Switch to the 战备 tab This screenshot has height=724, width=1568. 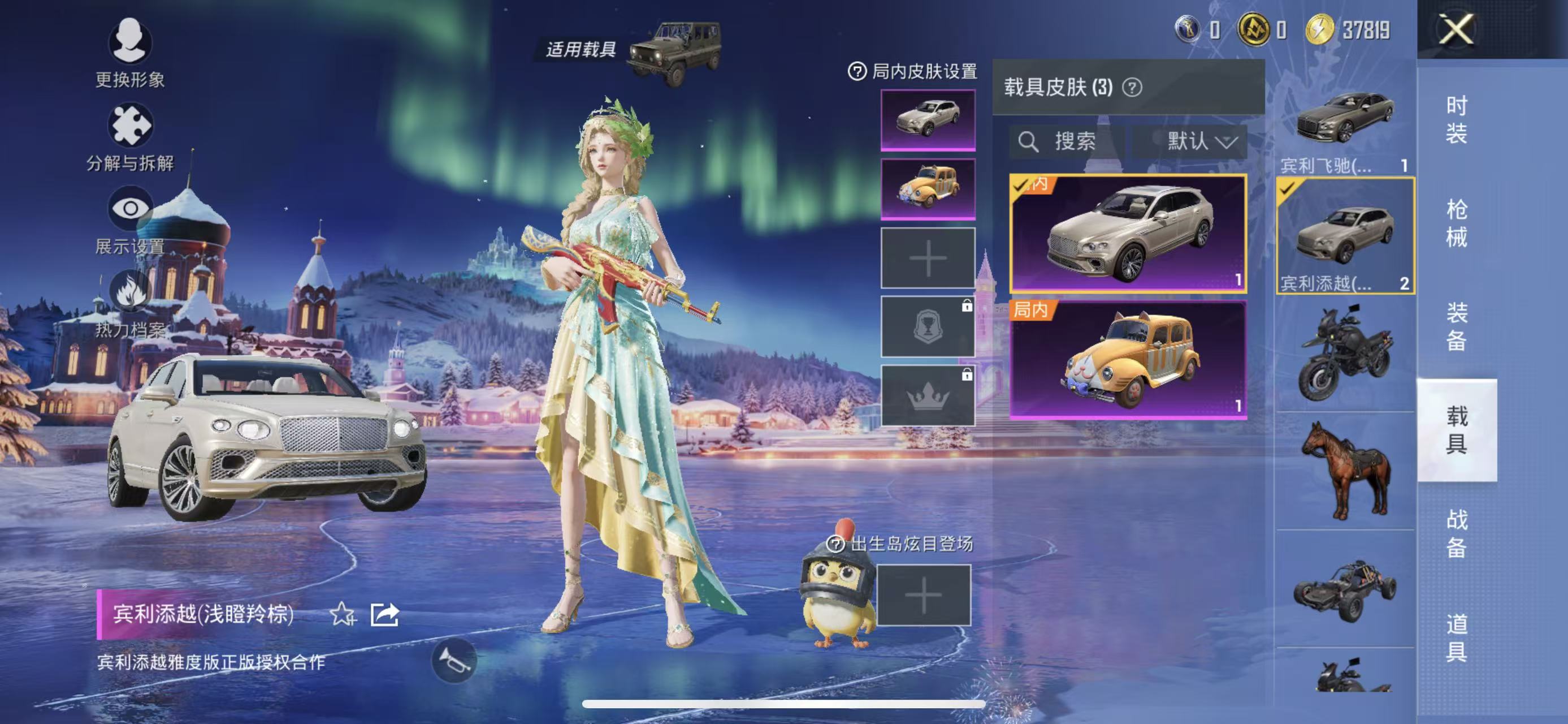pyautogui.click(x=1456, y=533)
